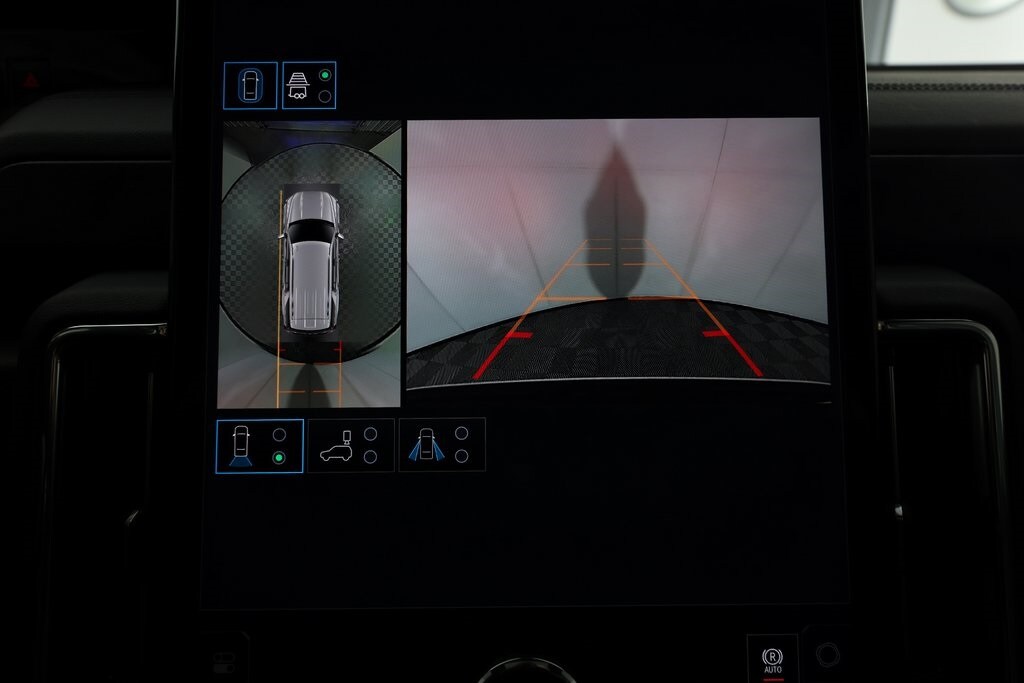
Task: Activate the side mirror cameras view
Action: (441, 446)
